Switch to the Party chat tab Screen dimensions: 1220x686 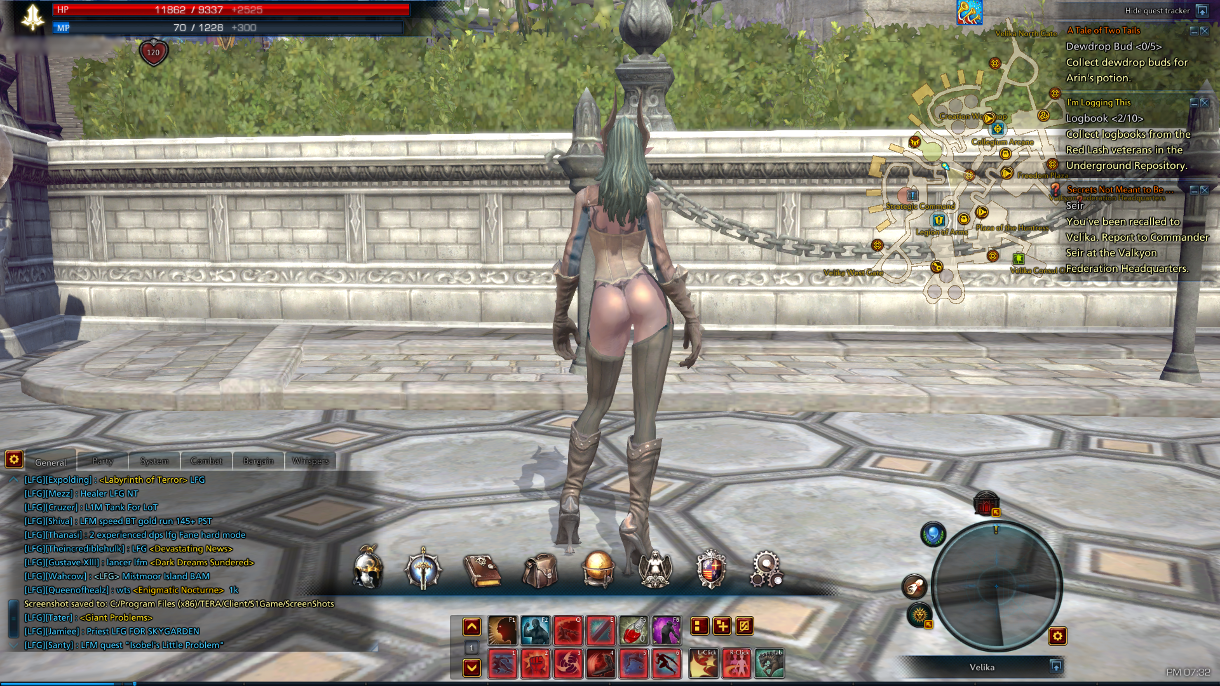(102, 461)
